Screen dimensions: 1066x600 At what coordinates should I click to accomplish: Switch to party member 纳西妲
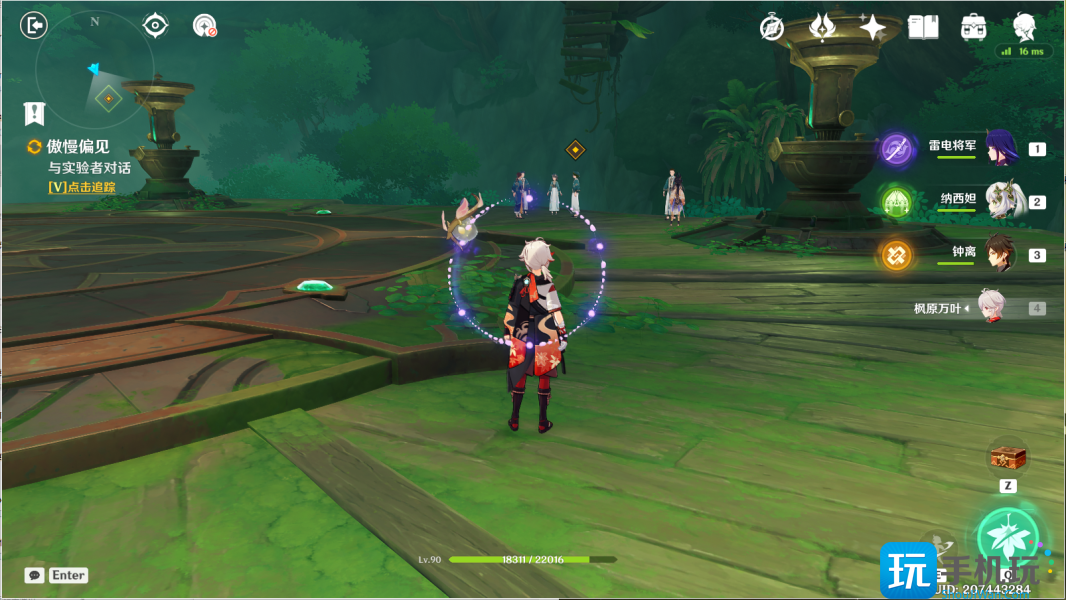pyautogui.click(x=1001, y=201)
